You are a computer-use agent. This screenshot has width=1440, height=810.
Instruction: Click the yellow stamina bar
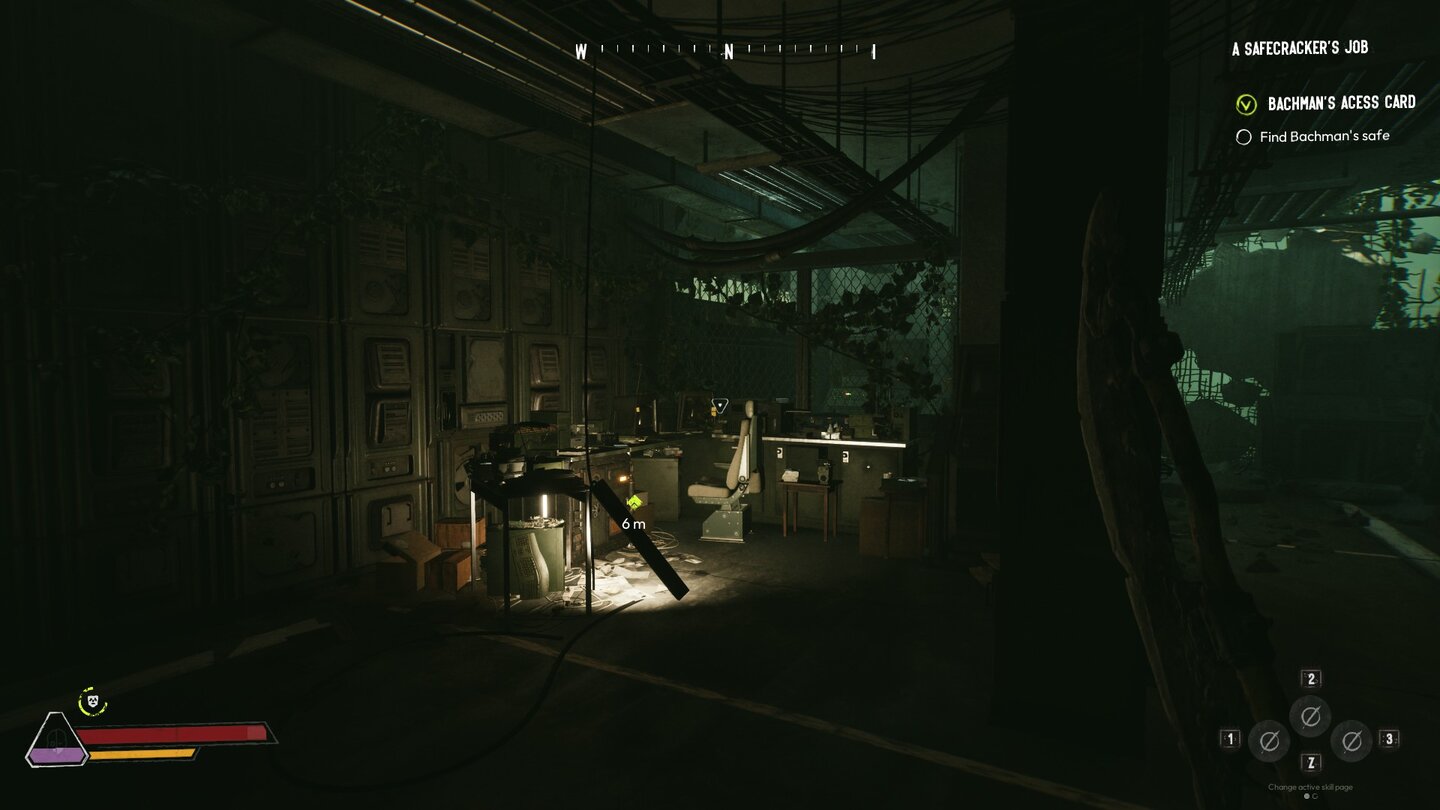click(x=140, y=753)
